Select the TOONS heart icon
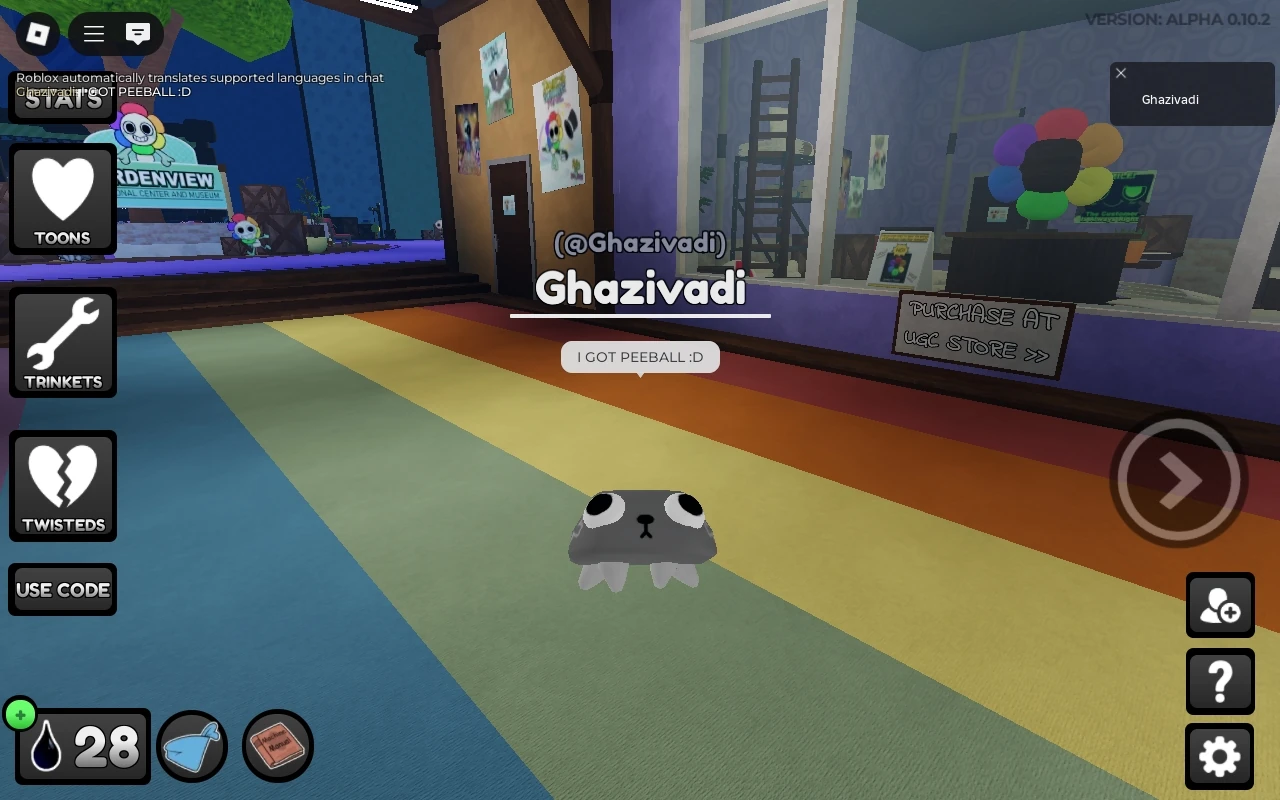Screen dimensions: 1280x800 point(62,199)
